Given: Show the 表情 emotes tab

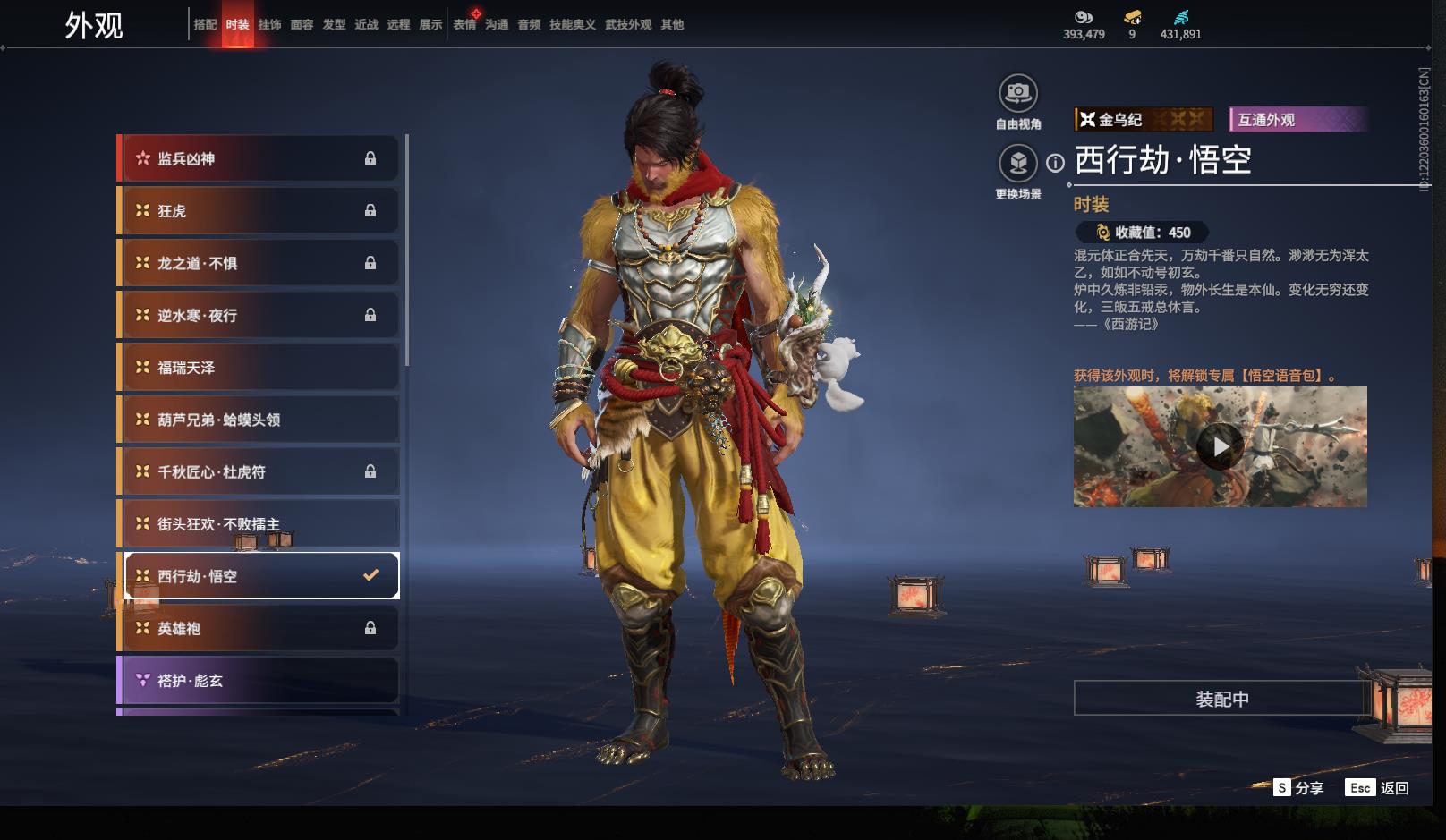Looking at the screenshot, I should 464,25.
